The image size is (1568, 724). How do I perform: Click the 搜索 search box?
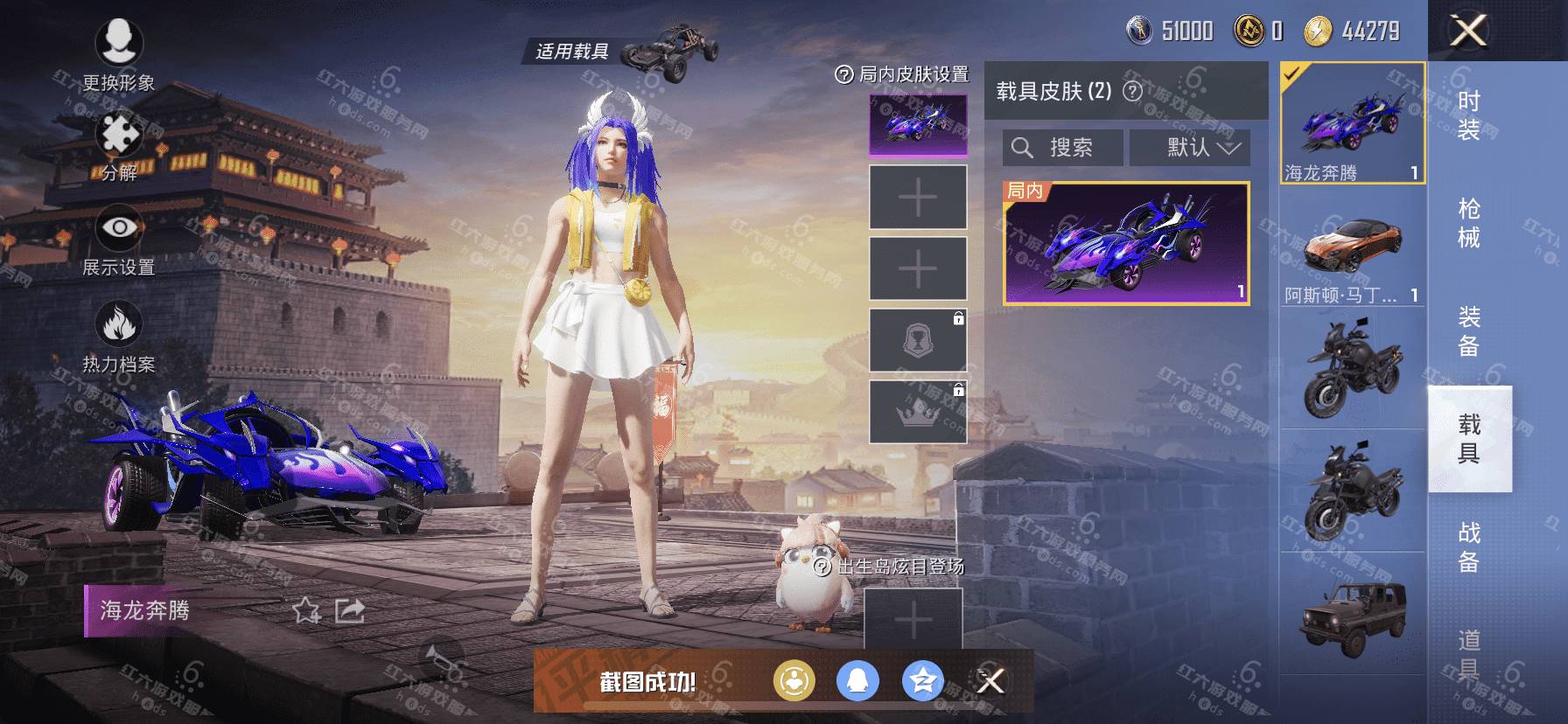[1062, 148]
